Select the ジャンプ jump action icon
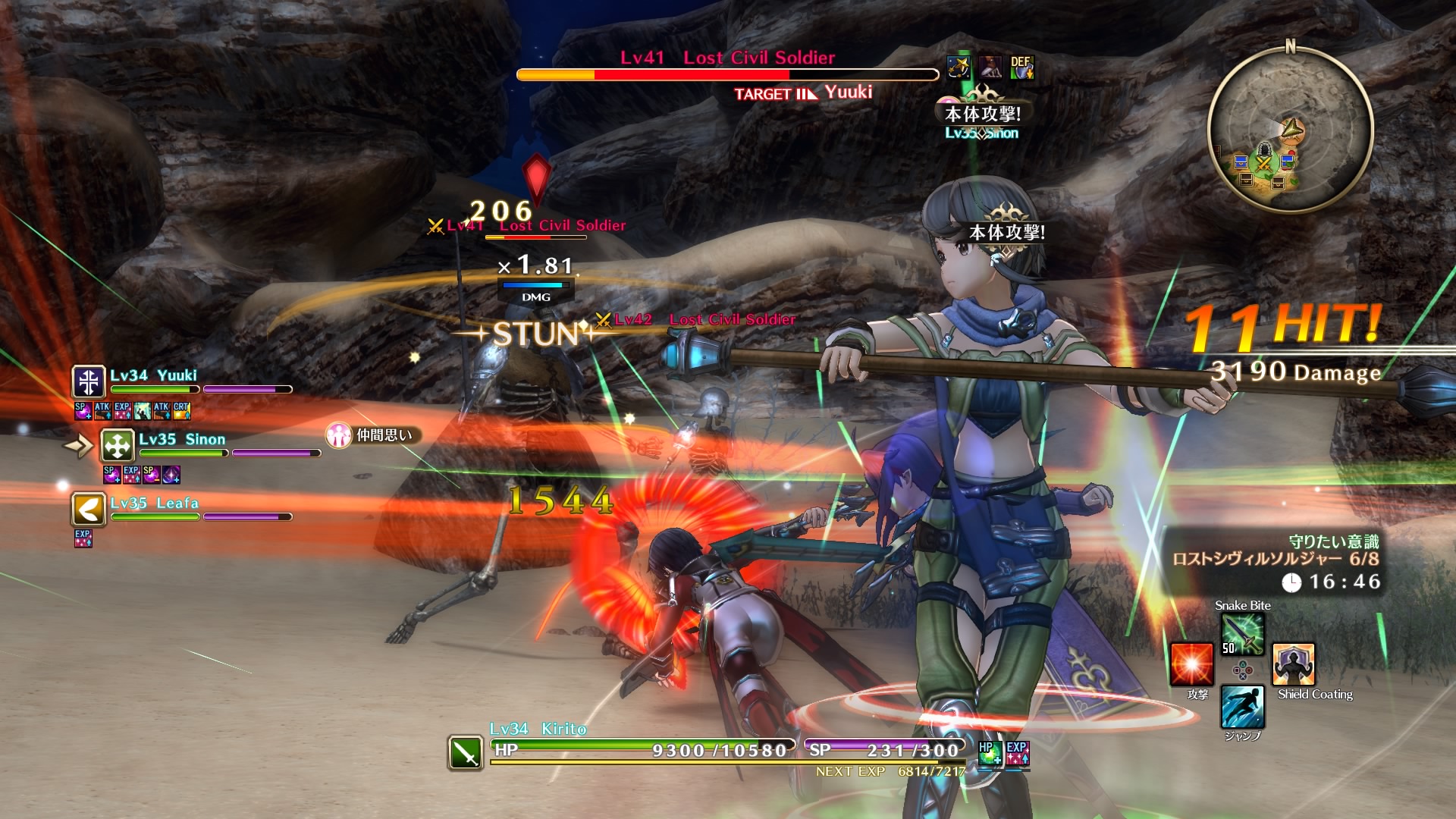Screen dimensions: 1456x819 pyautogui.click(x=1242, y=707)
